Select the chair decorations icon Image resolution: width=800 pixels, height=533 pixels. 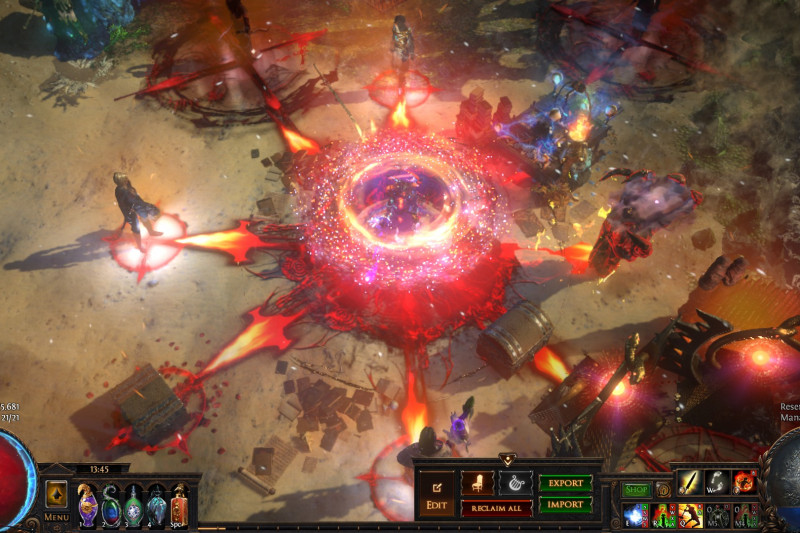pos(477,483)
